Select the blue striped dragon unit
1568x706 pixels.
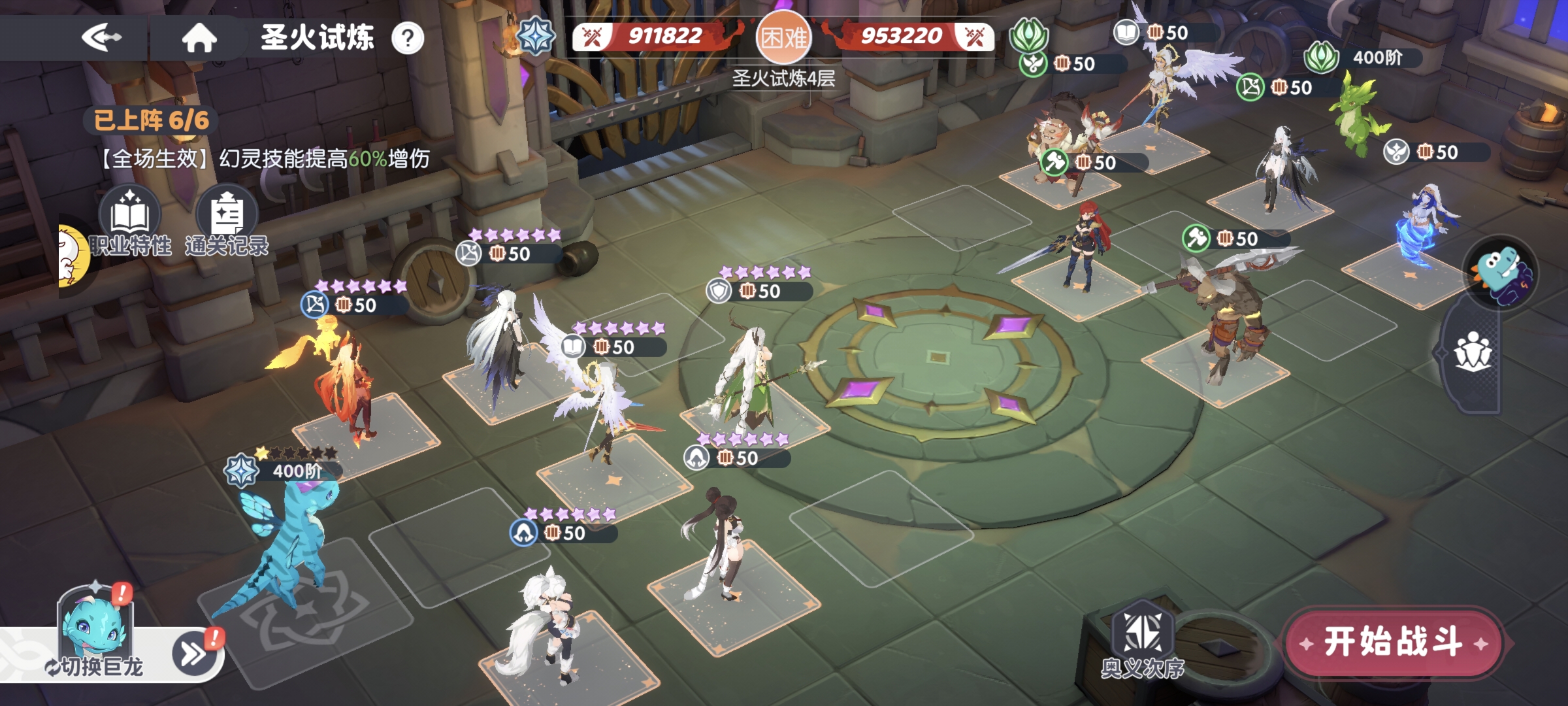click(x=287, y=549)
